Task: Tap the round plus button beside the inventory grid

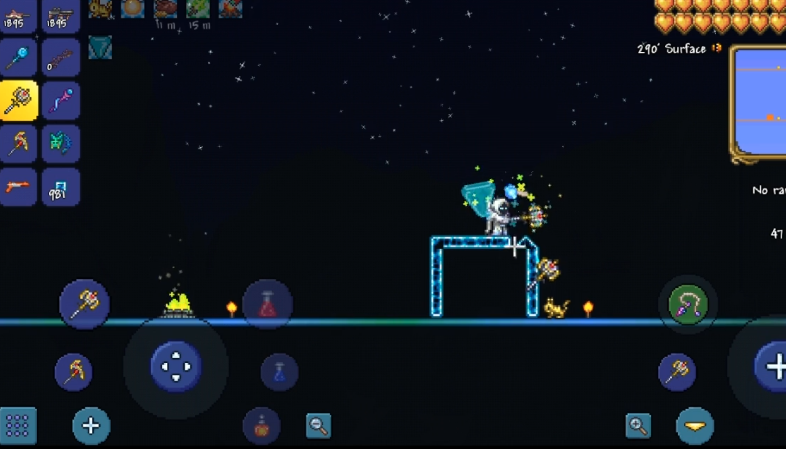Action: click(90, 426)
